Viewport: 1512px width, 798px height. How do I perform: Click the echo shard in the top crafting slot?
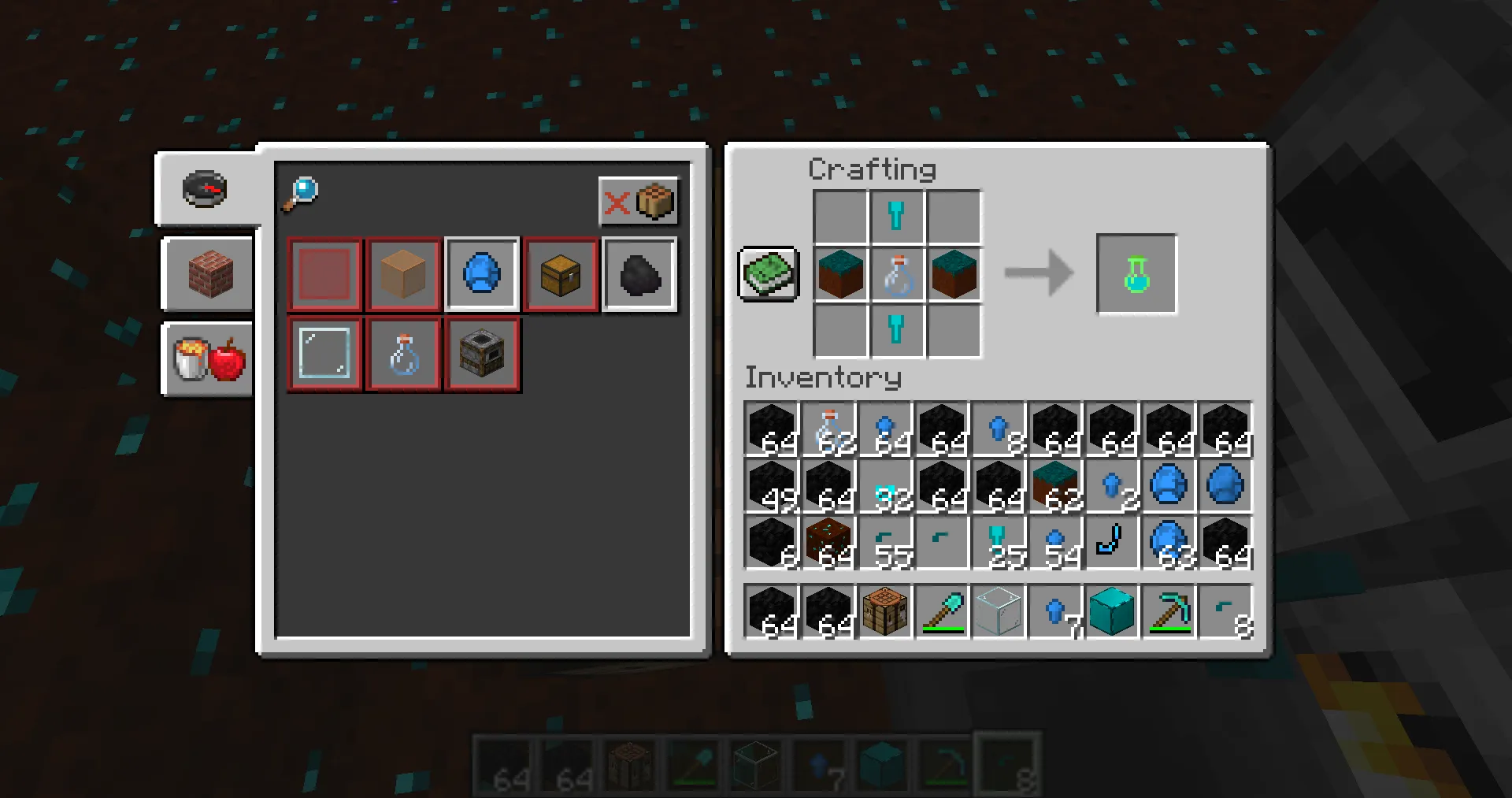coord(897,216)
